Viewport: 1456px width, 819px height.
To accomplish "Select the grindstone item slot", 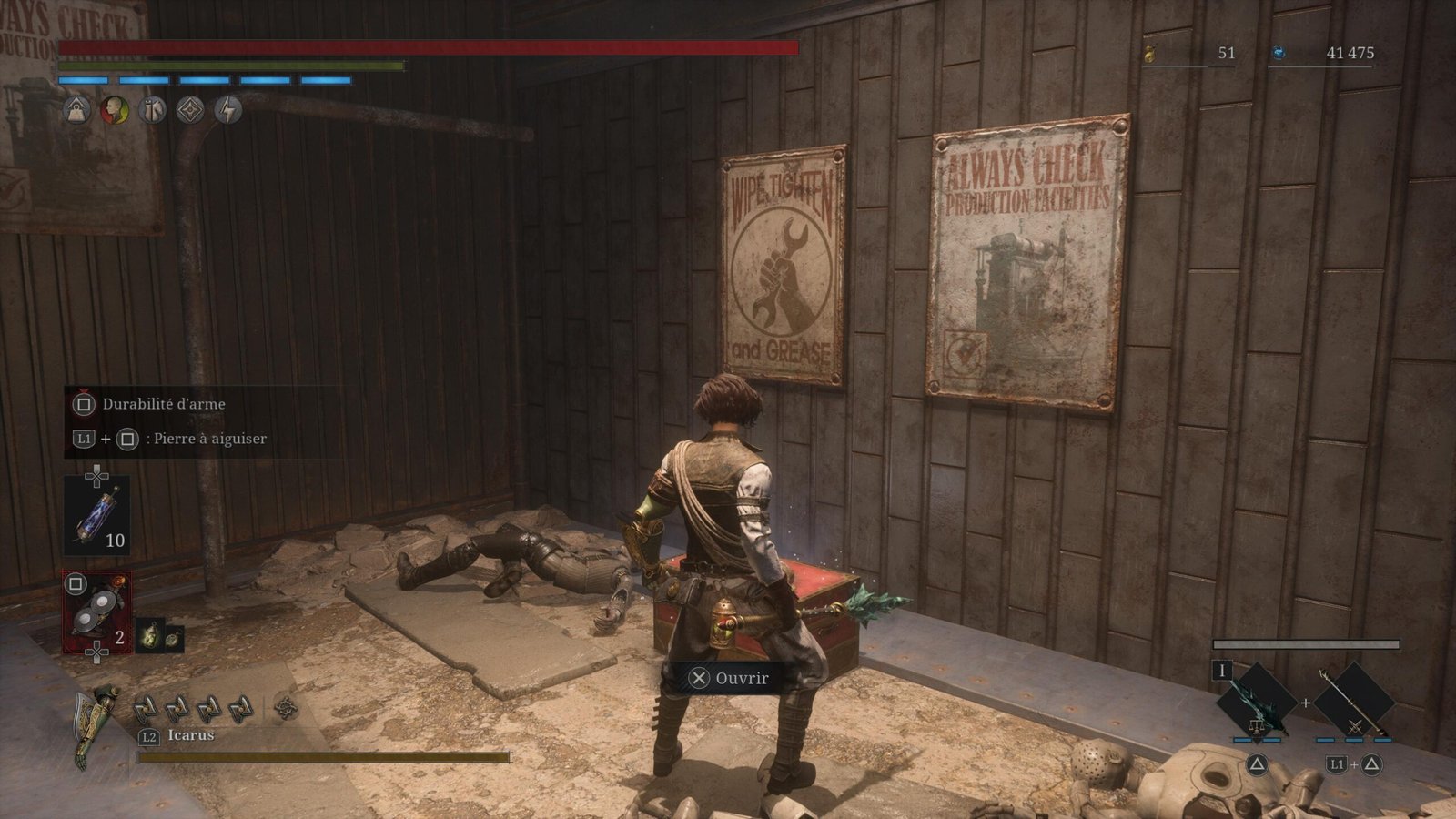I will pyautogui.click(x=96, y=612).
